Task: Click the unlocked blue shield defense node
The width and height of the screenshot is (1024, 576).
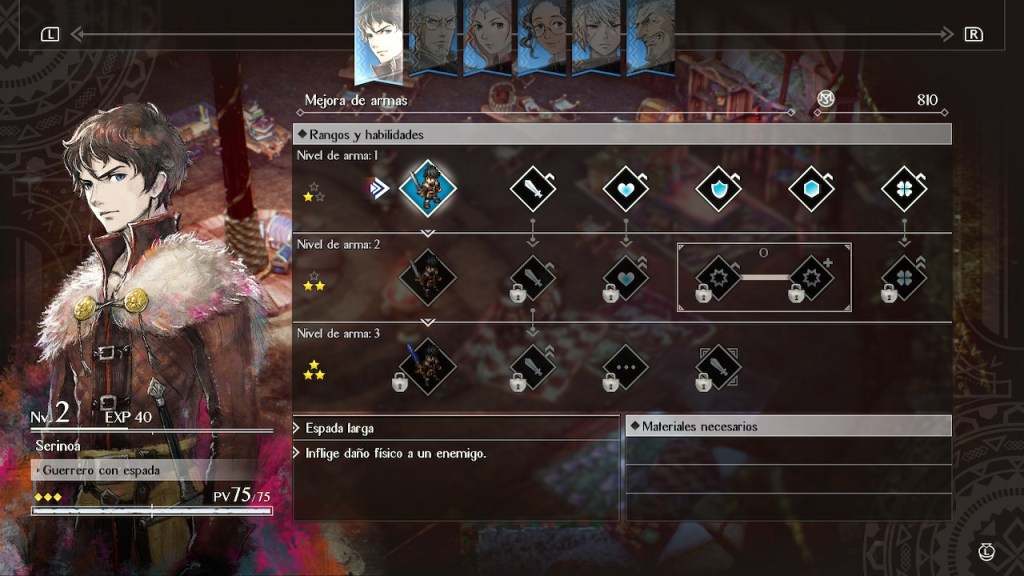Action: [719, 188]
